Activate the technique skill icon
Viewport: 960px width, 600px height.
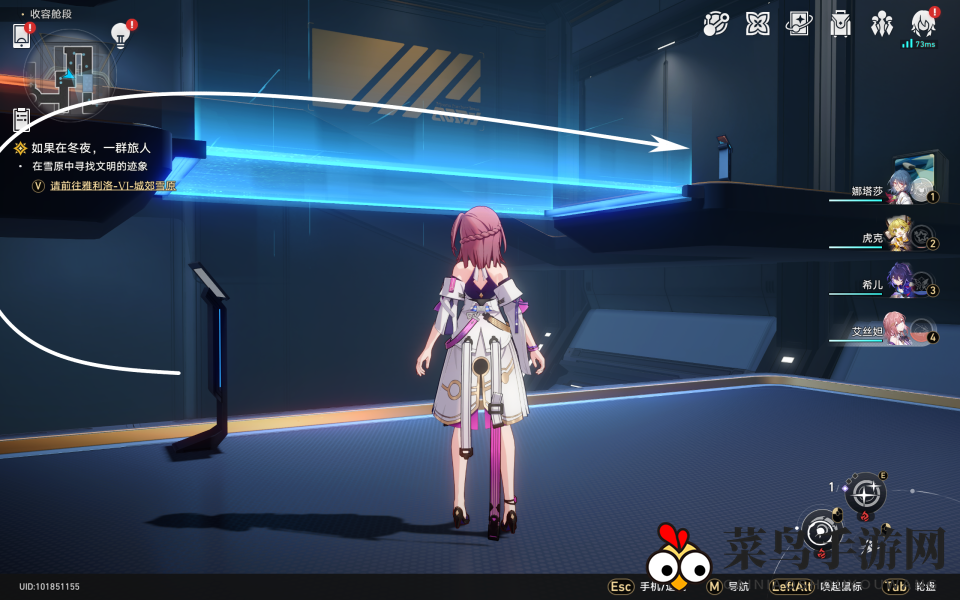pos(865,492)
